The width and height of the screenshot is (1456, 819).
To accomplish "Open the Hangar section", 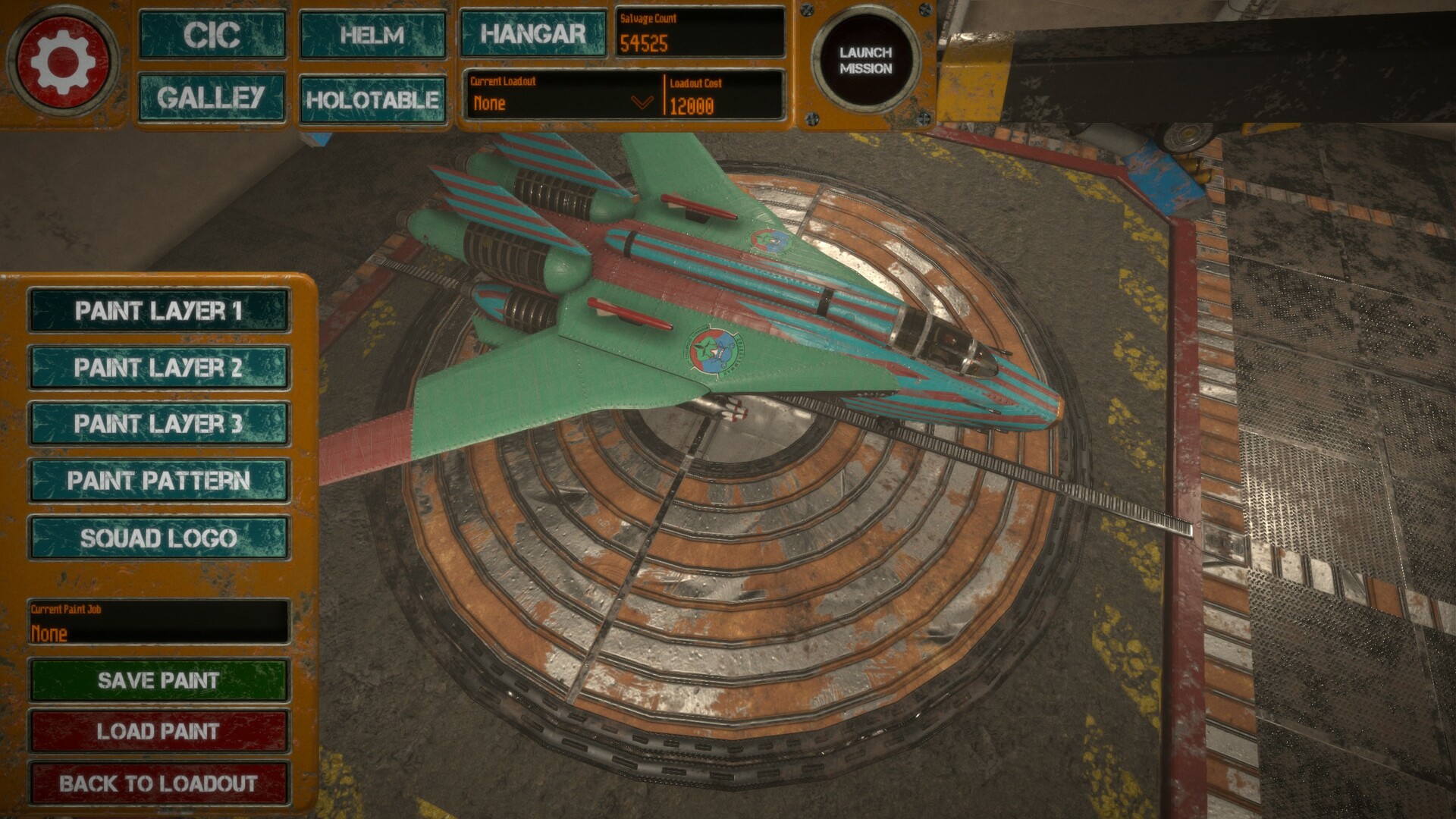I will 533,34.
